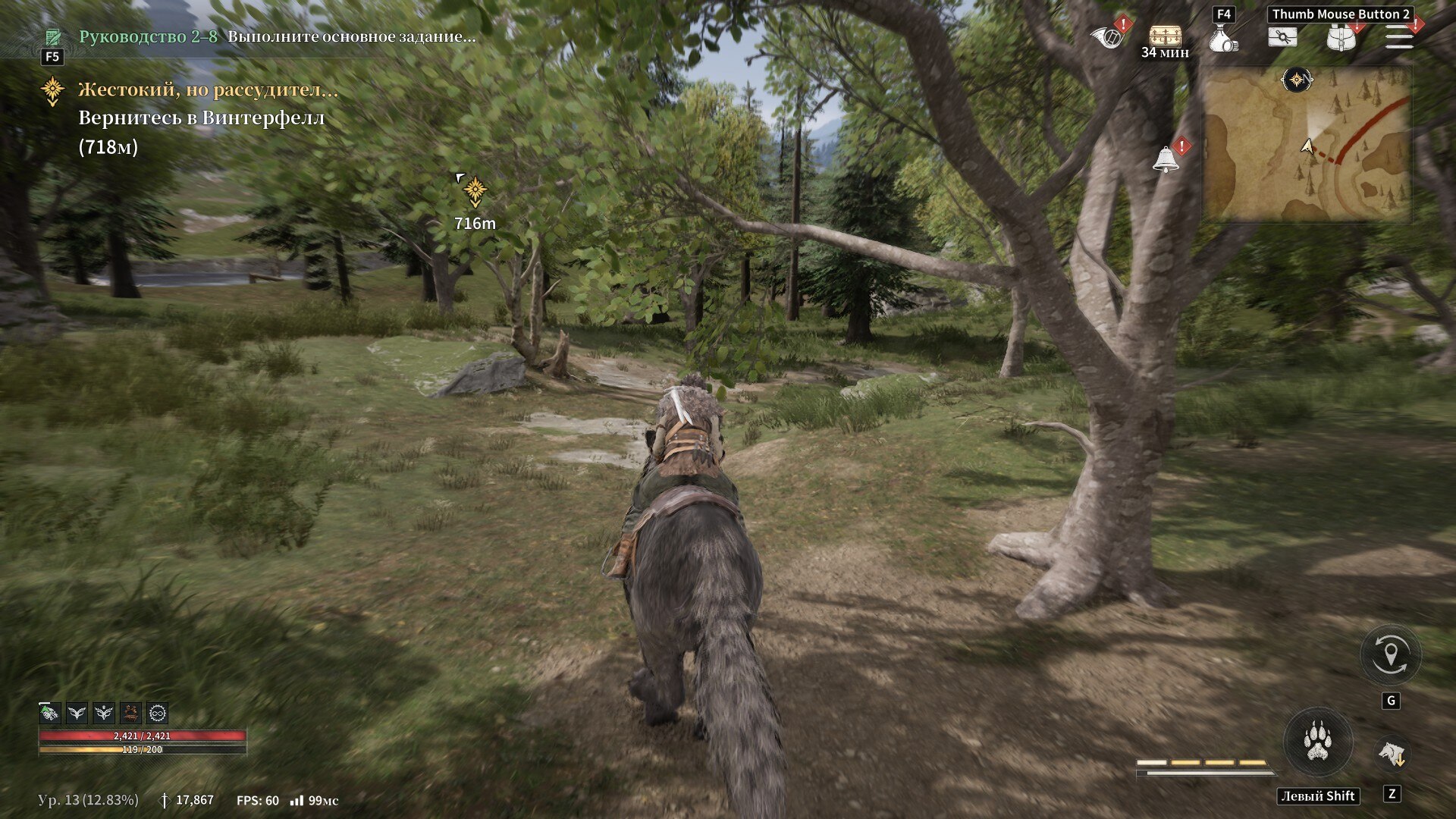
Task: Open the «Руководство 2–8» guide entry
Action: (x=148, y=36)
